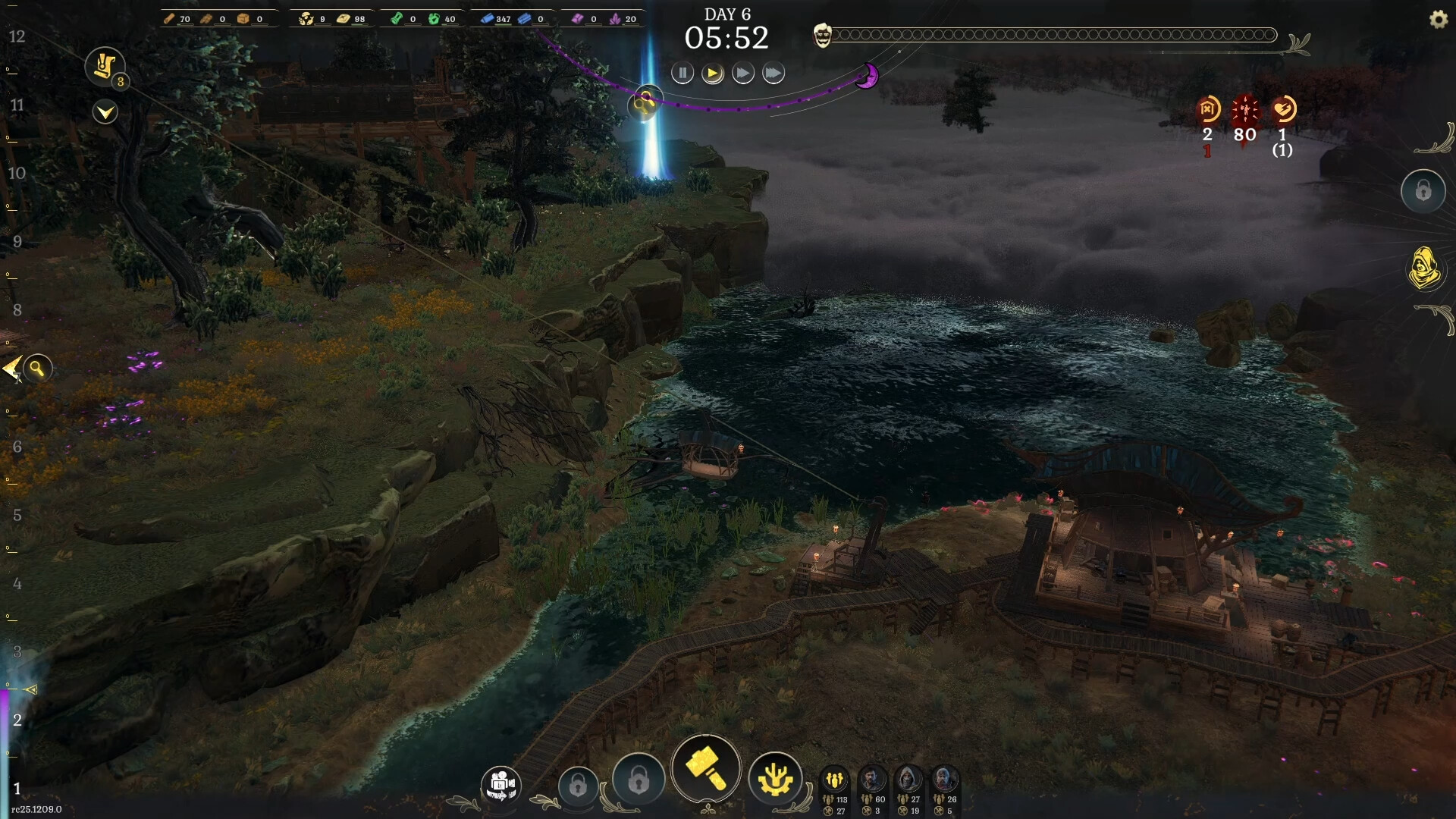Viewport: 1456px width, 819px height.
Task: Open the settings gear in the top right corner
Action: point(1439,19)
